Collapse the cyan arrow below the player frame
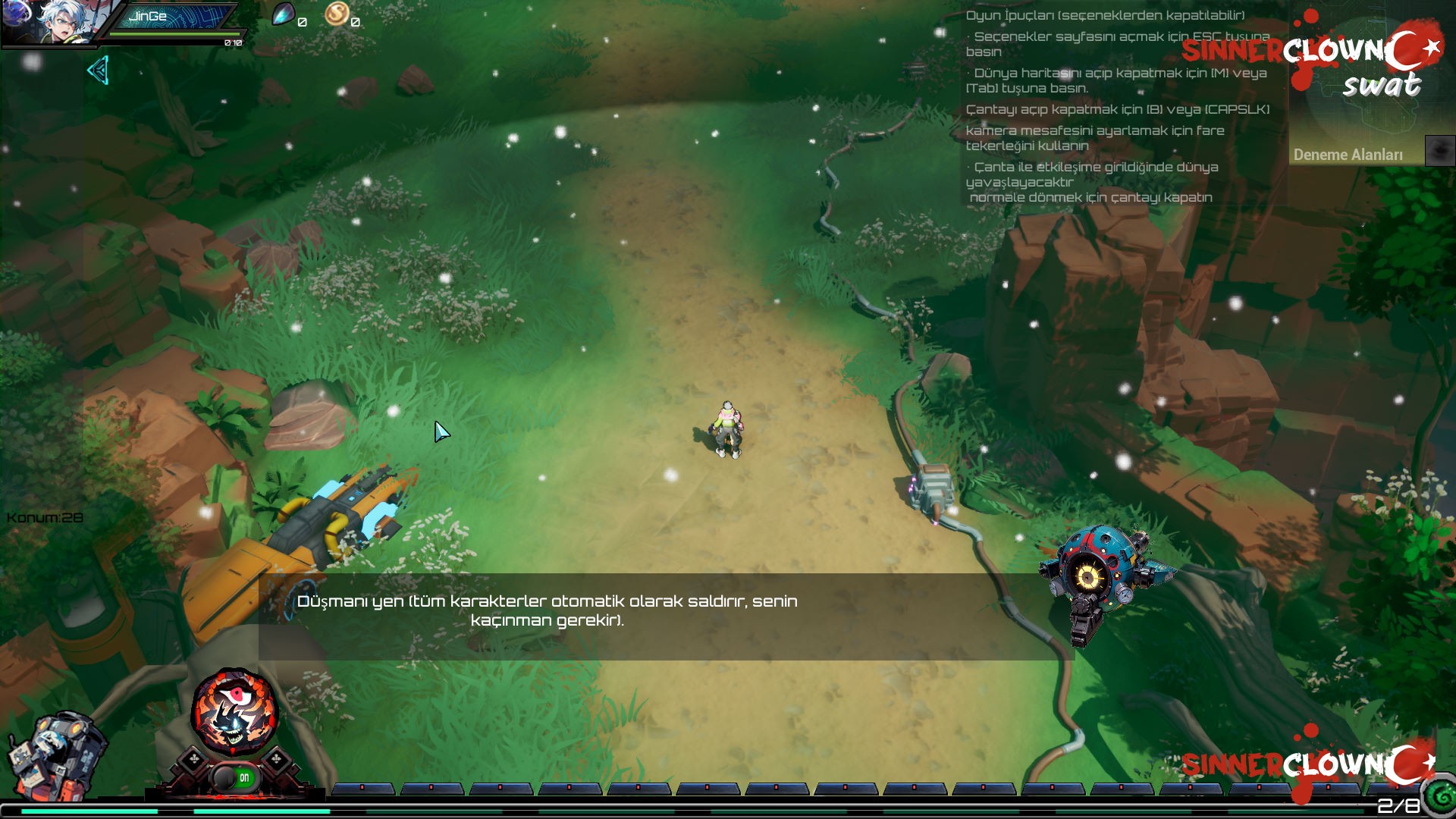Image resolution: width=1456 pixels, height=819 pixels. pos(97,71)
